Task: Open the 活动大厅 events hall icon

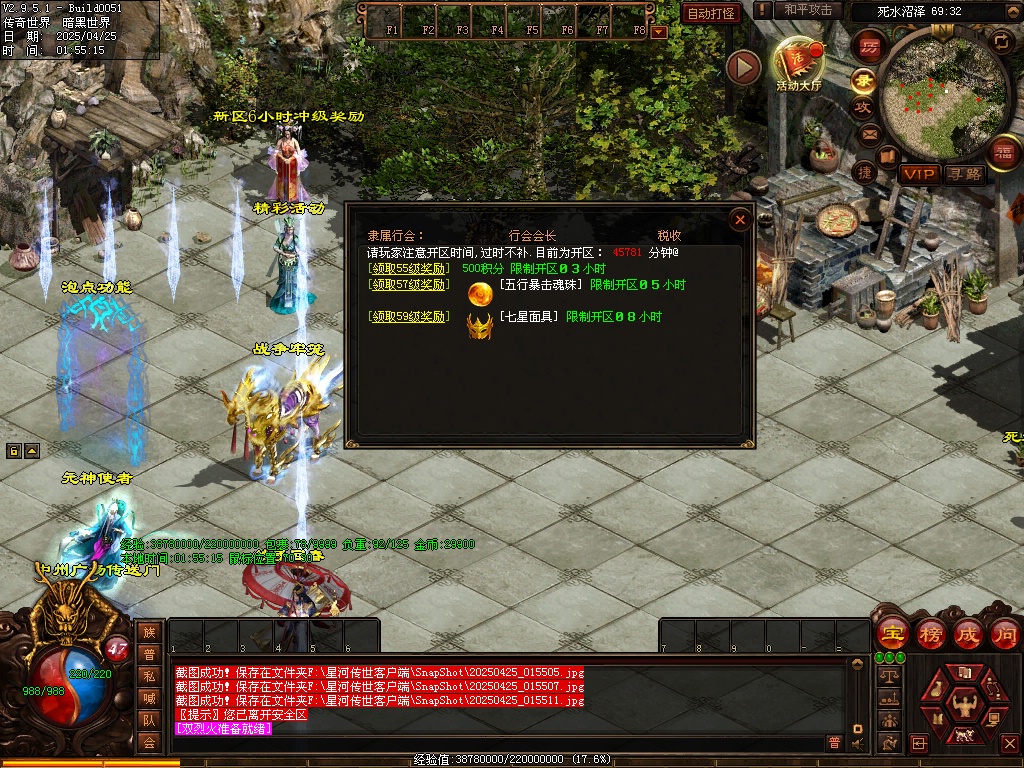Action: click(798, 65)
